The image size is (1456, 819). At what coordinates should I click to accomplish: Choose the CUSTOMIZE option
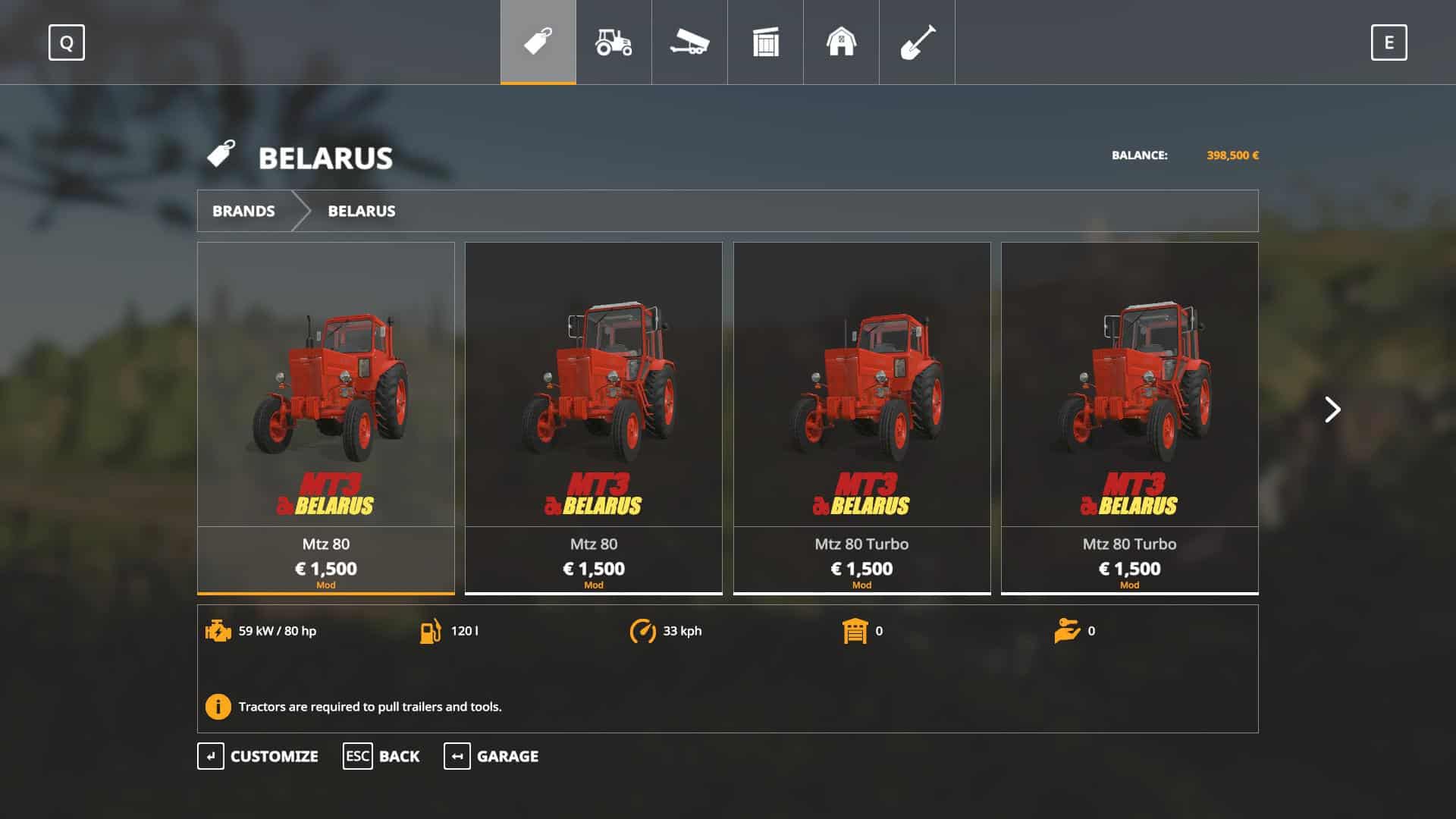click(258, 756)
